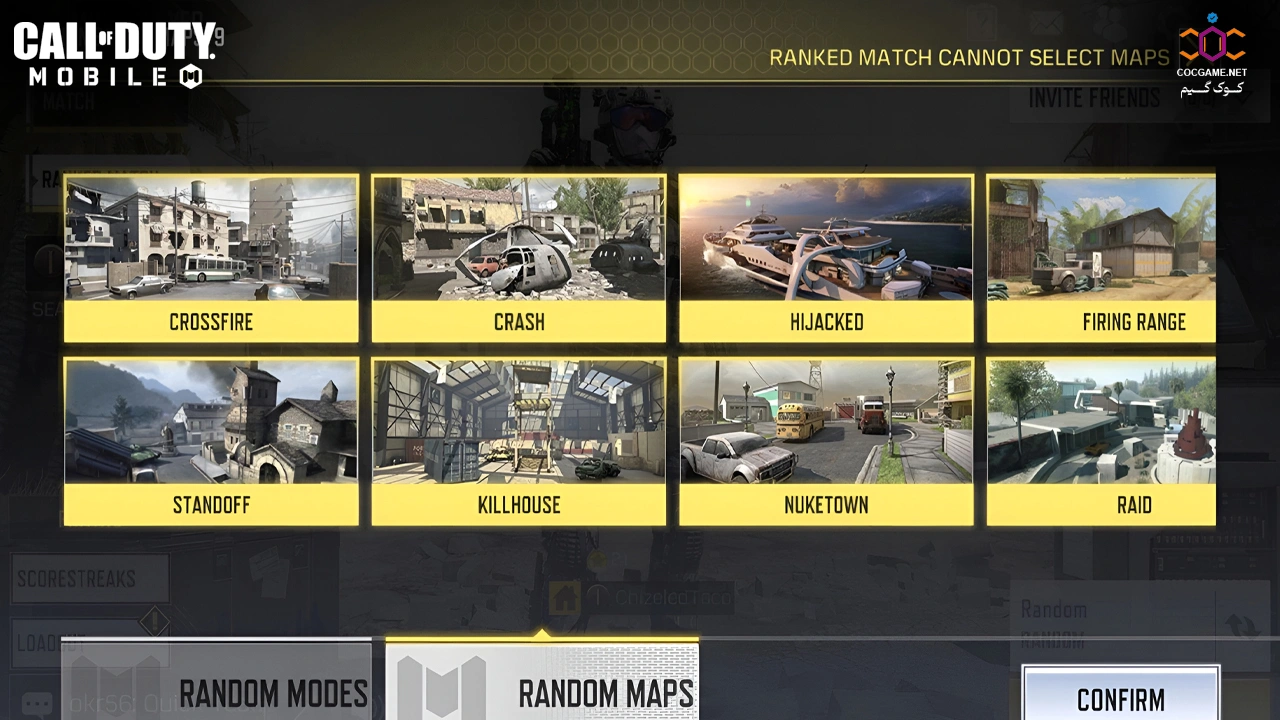The image size is (1280, 720).
Task: Open the Scorestreaks menu
Action: 90,579
